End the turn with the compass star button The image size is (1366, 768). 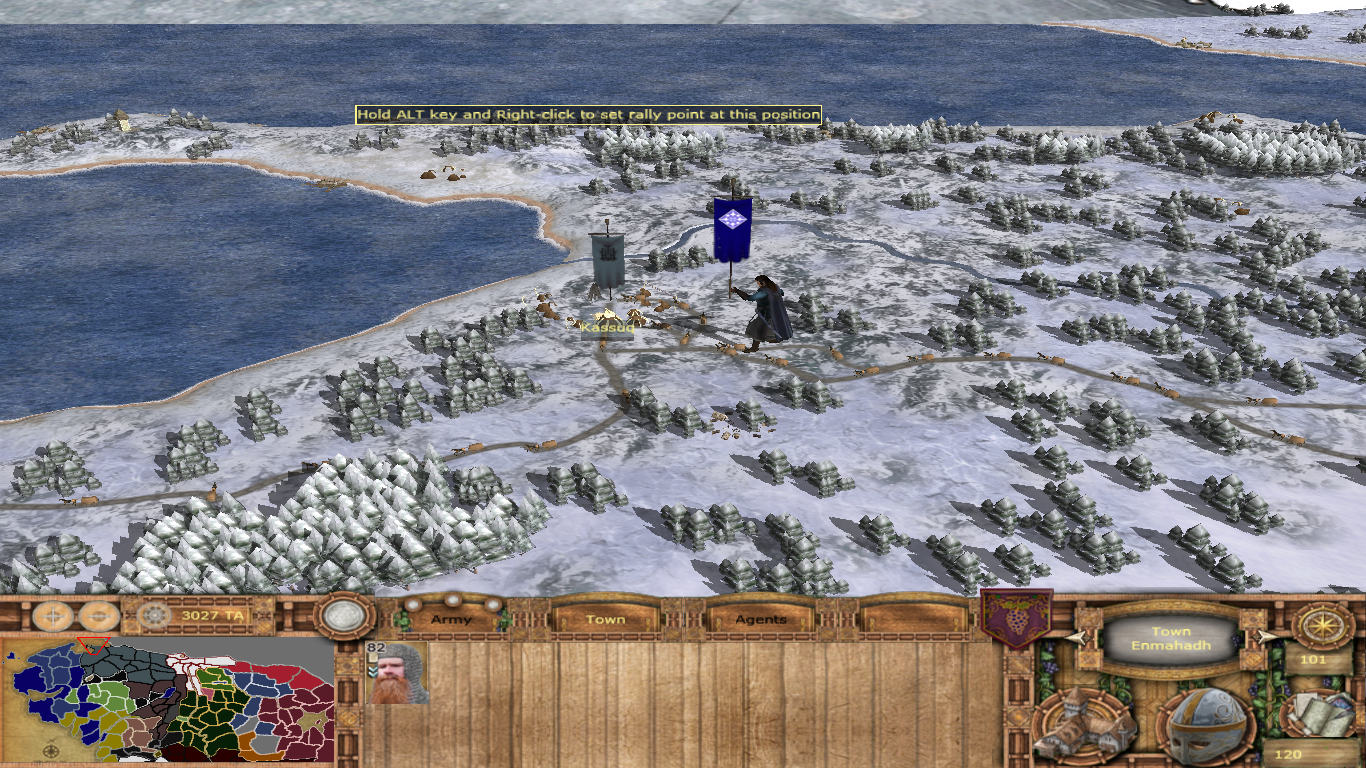(x=1322, y=625)
